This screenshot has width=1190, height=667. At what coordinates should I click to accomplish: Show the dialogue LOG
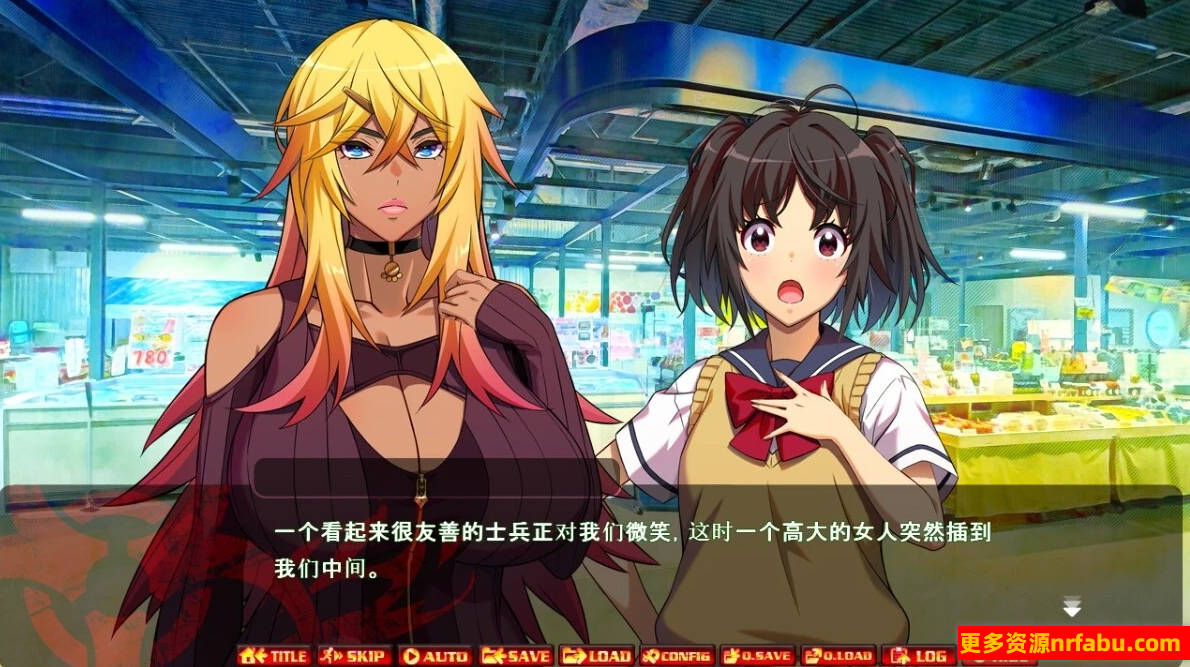(918, 656)
